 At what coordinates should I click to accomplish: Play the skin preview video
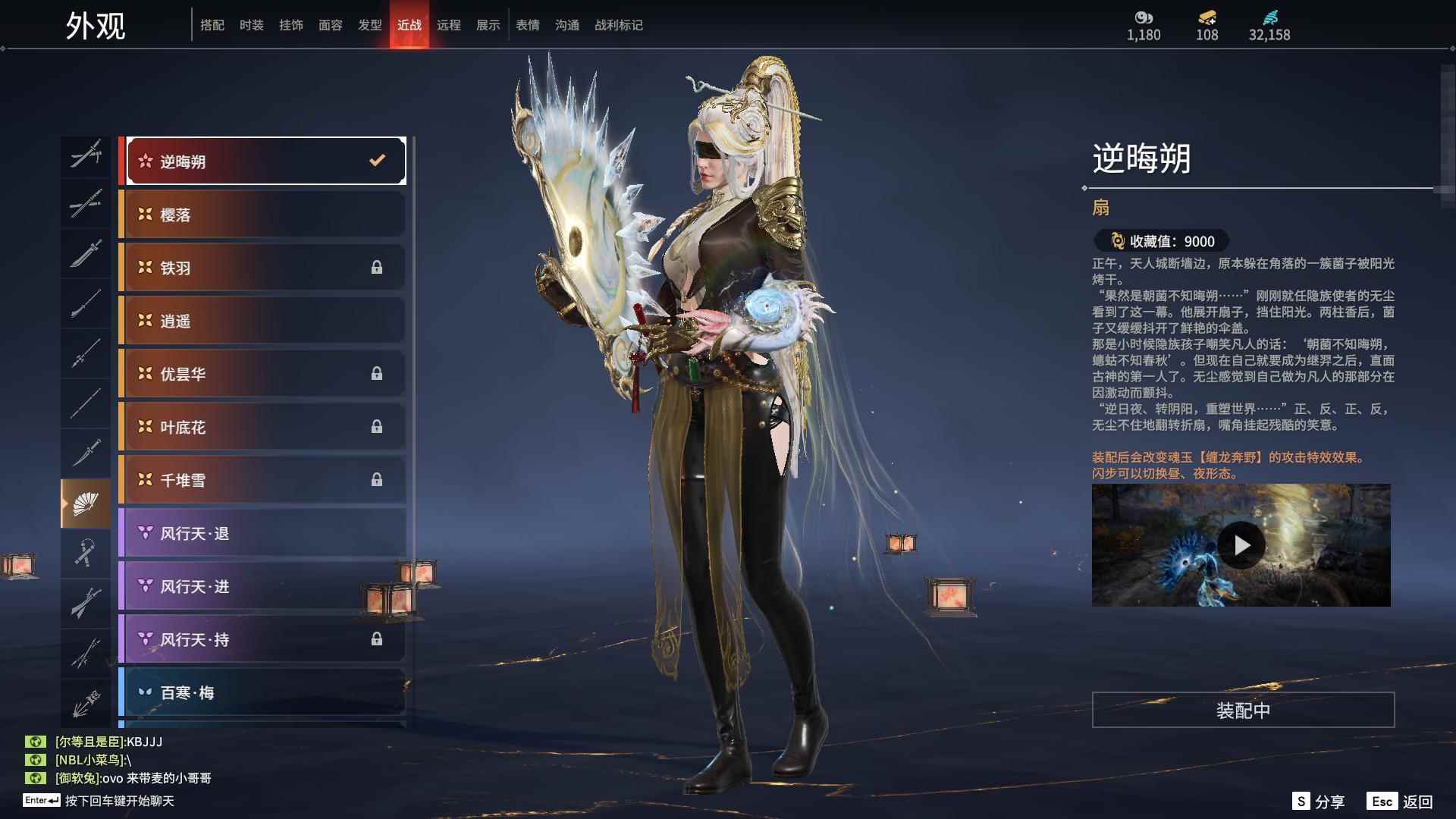pos(1241,545)
